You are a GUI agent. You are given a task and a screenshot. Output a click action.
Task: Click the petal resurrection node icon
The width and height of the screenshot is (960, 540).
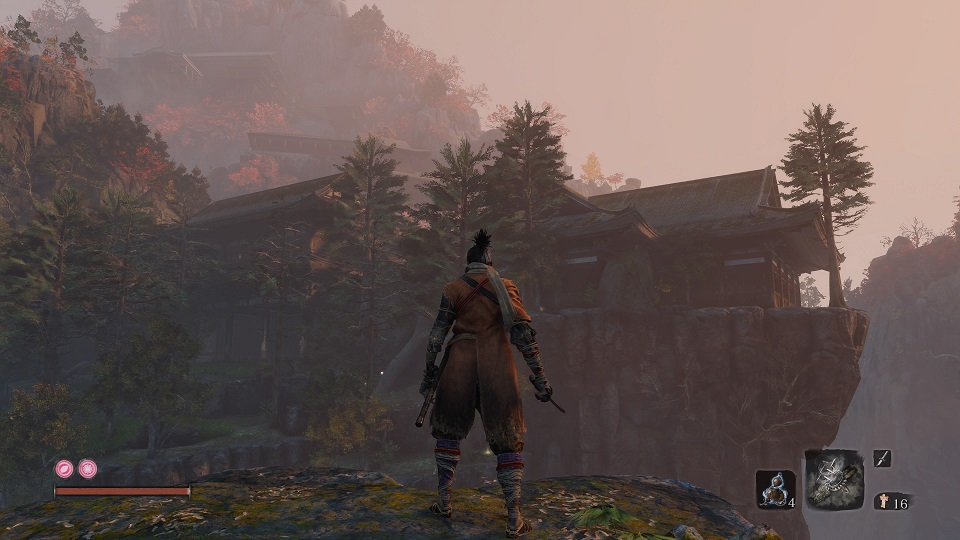(x=64, y=468)
